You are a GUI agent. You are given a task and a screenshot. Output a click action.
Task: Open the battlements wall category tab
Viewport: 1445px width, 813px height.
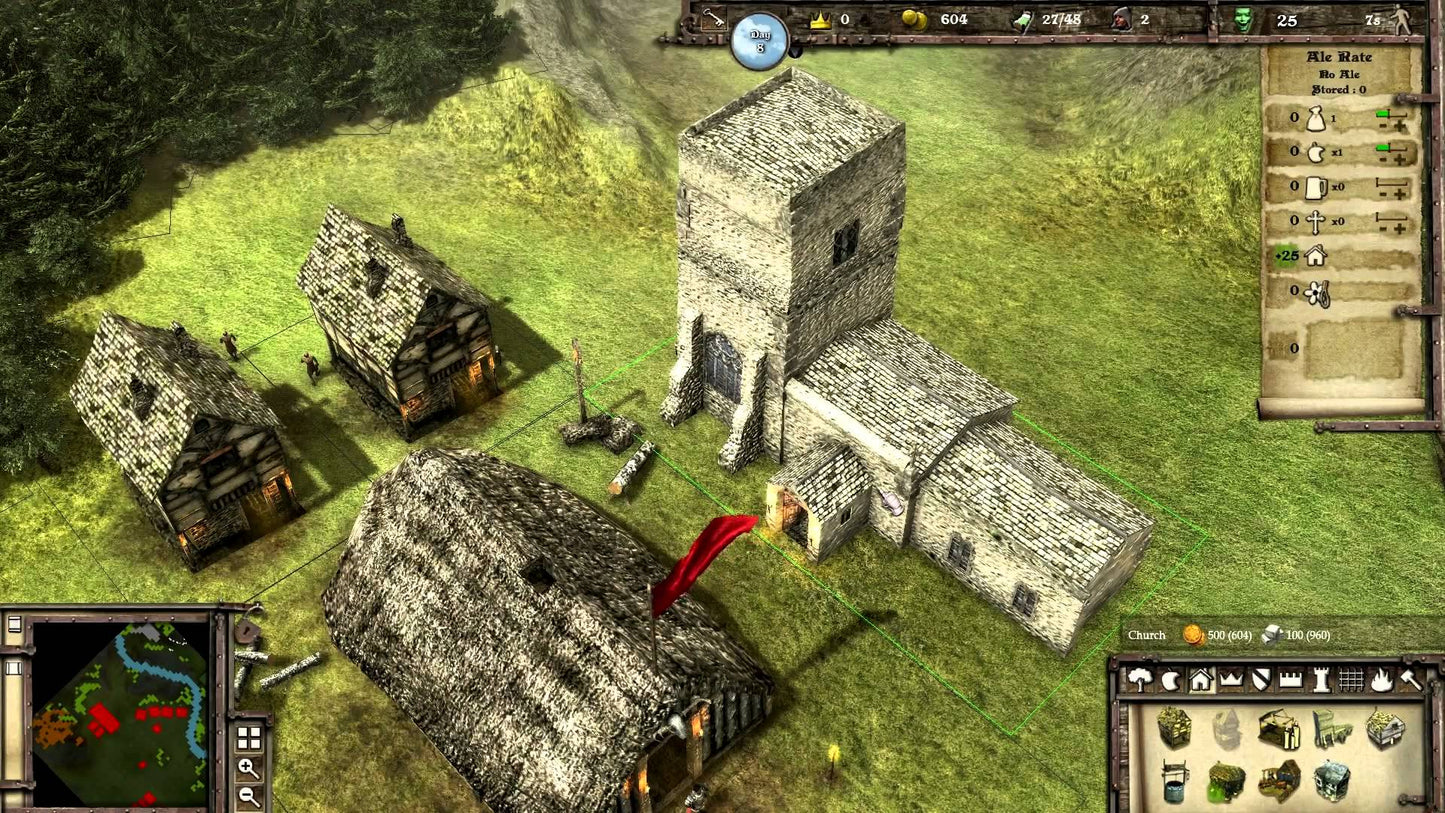click(x=1291, y=680)
